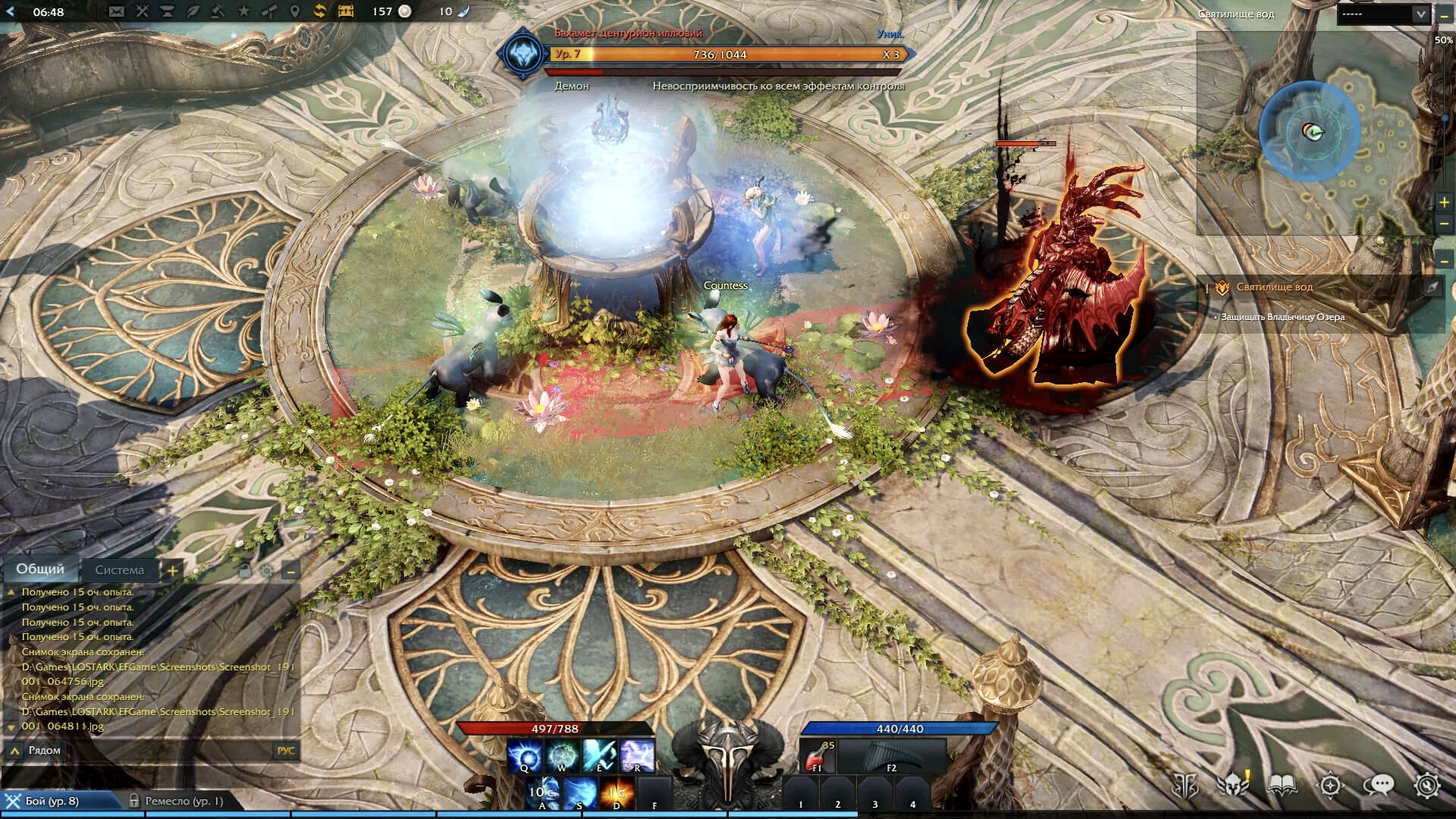This screenshot has width=1456, height=819.
Task: Click the auction gavel icon
Action: coord(218,11)
